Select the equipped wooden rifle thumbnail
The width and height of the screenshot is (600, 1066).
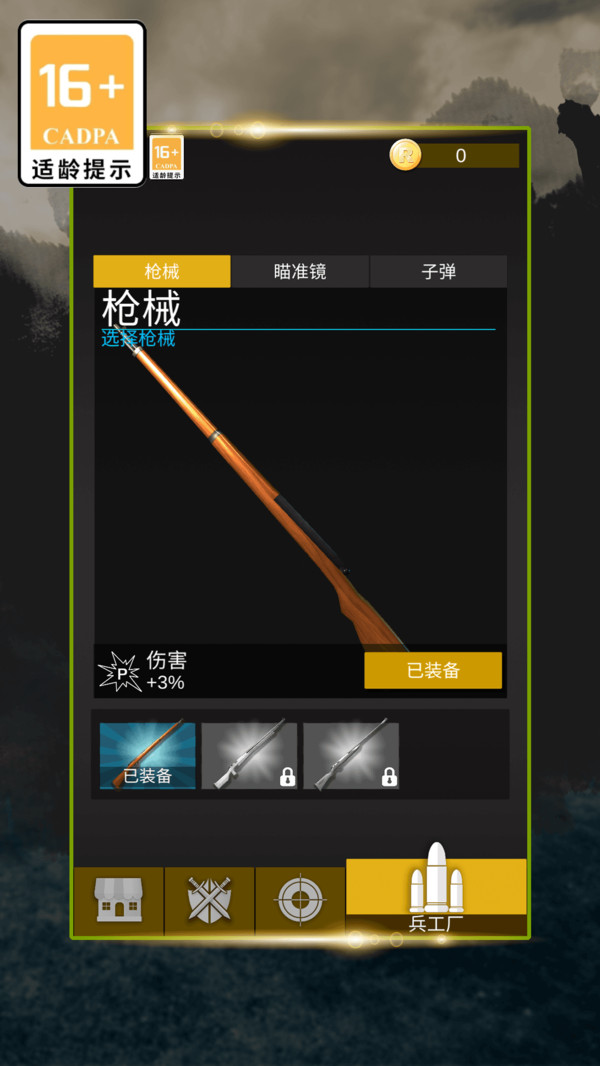[x=148, y=755]
